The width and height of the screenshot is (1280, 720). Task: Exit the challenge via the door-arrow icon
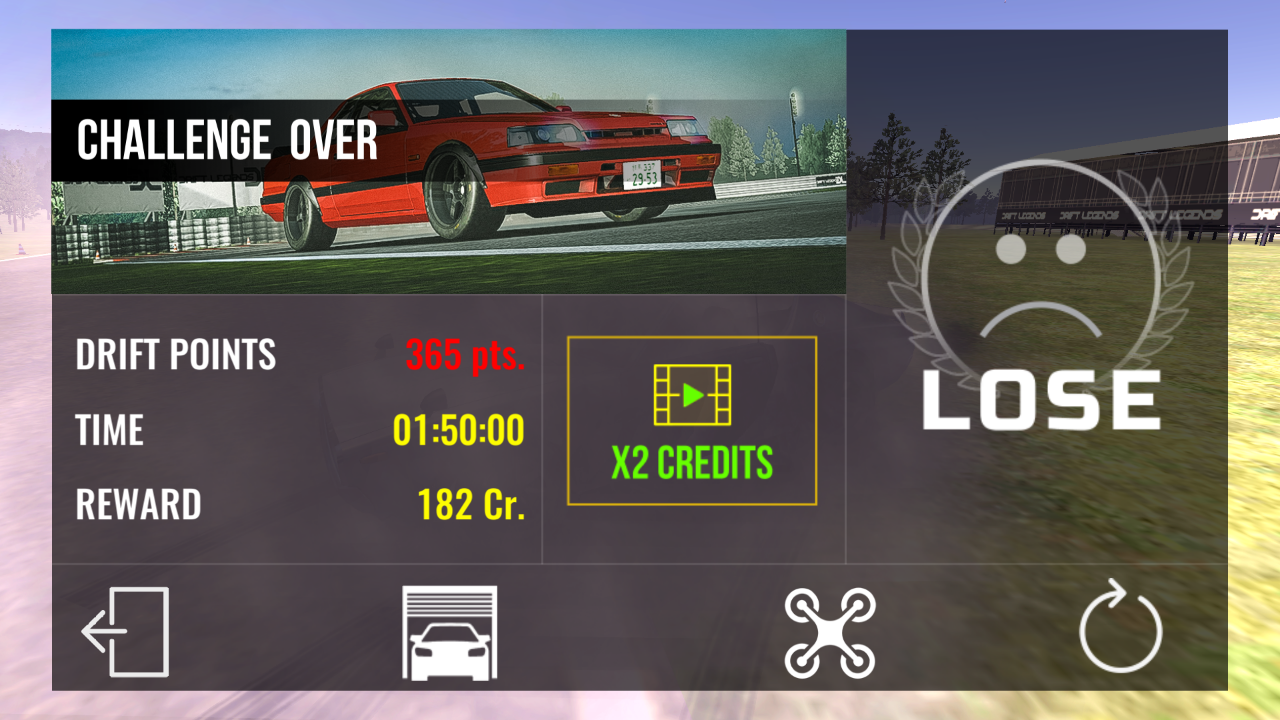126,632
